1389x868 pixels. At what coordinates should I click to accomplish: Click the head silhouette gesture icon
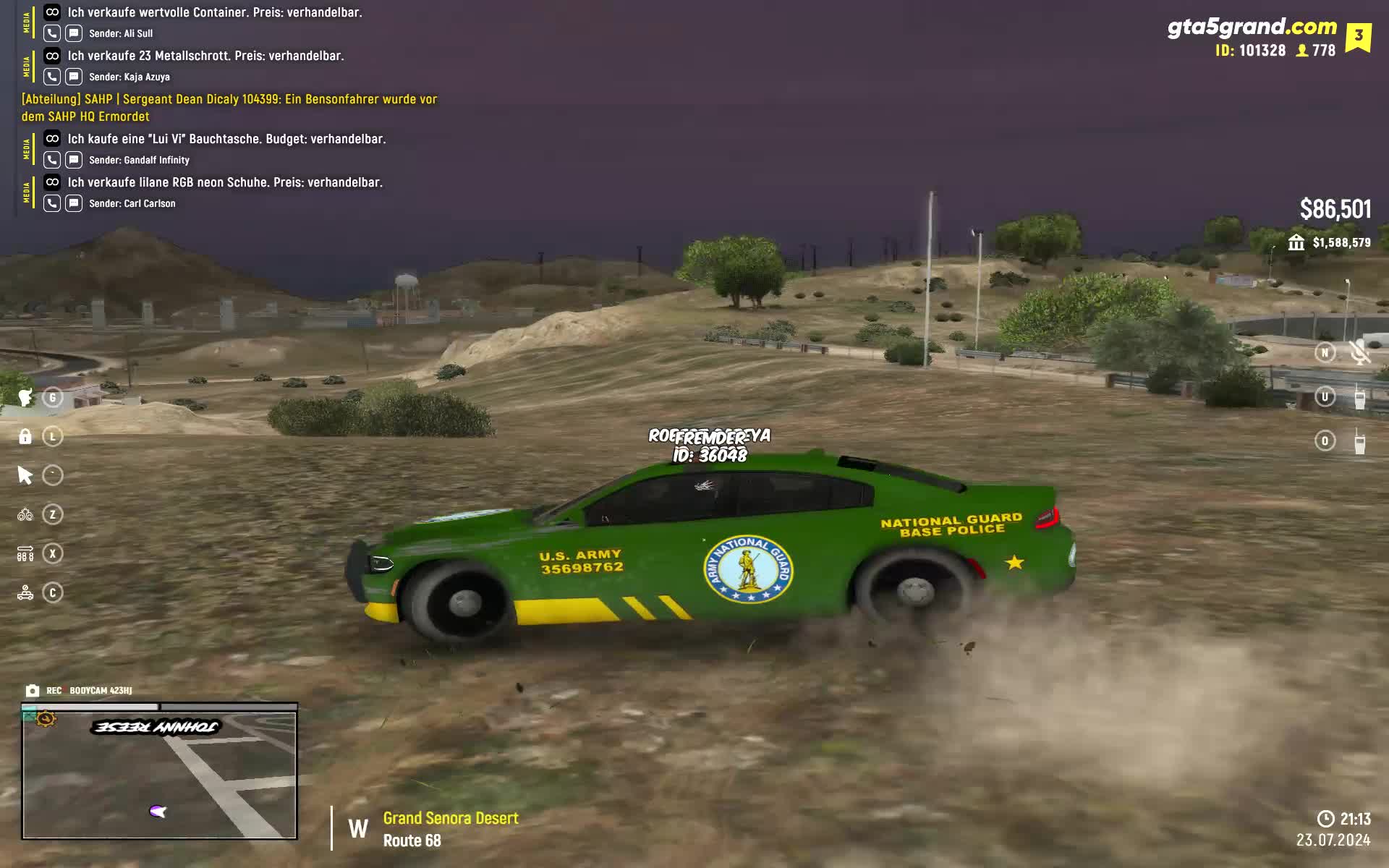point(25,397)
